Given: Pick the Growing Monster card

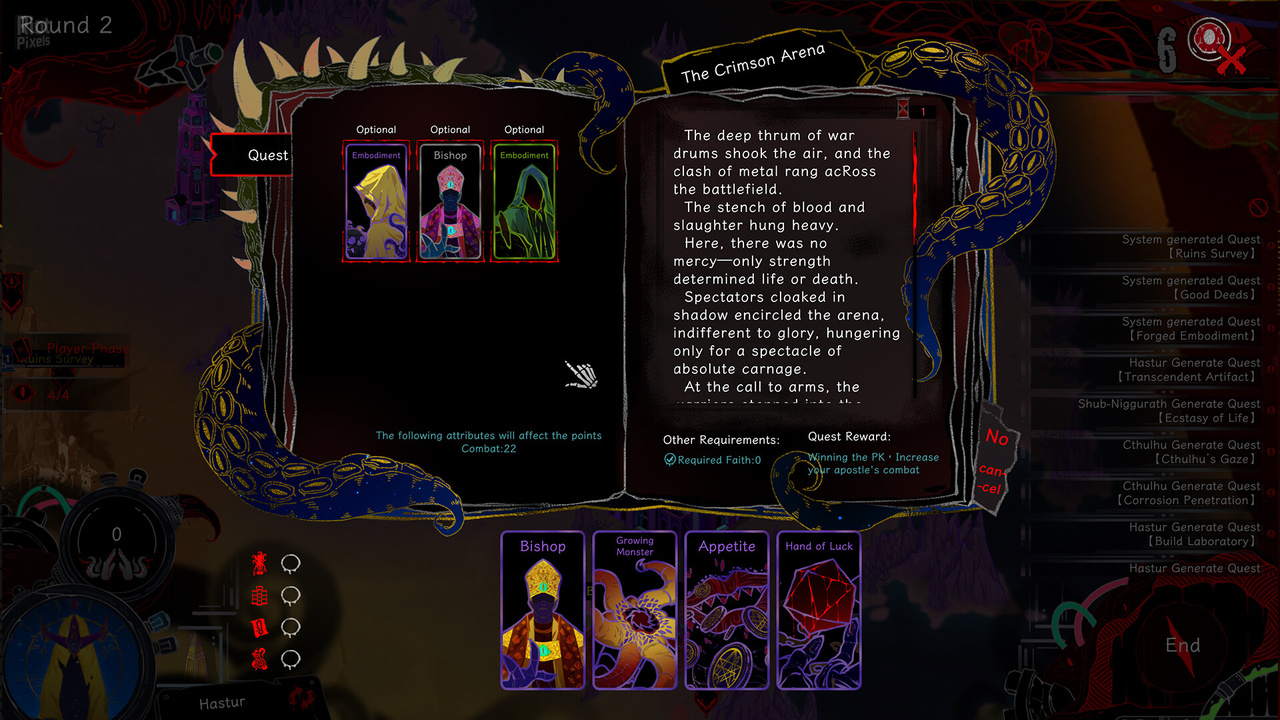Looking at the screenshot, I should (634, 610).
